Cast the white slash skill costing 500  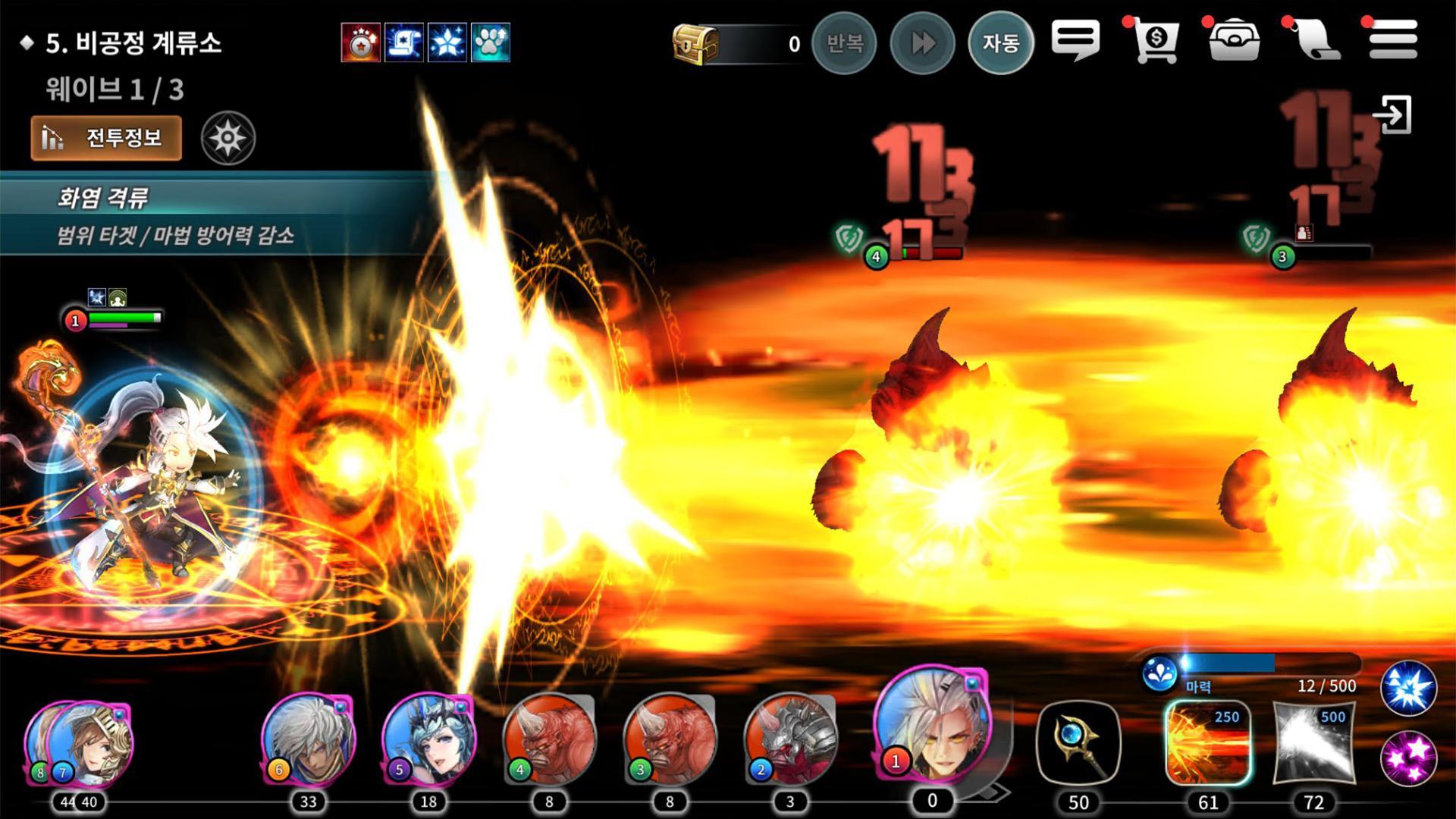tap(1313, 743)
